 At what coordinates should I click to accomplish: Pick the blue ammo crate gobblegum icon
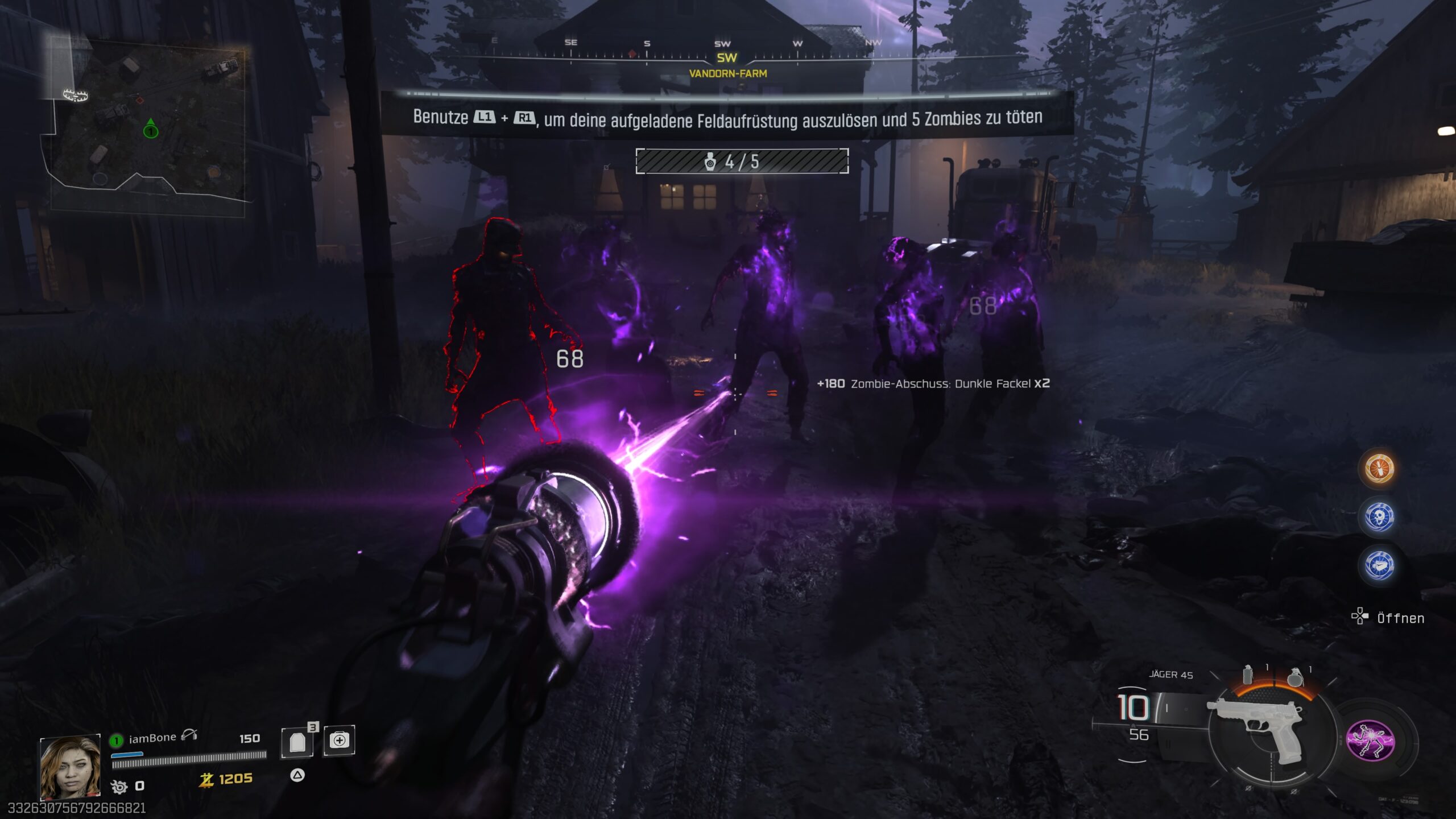[x=1379, y=565]
